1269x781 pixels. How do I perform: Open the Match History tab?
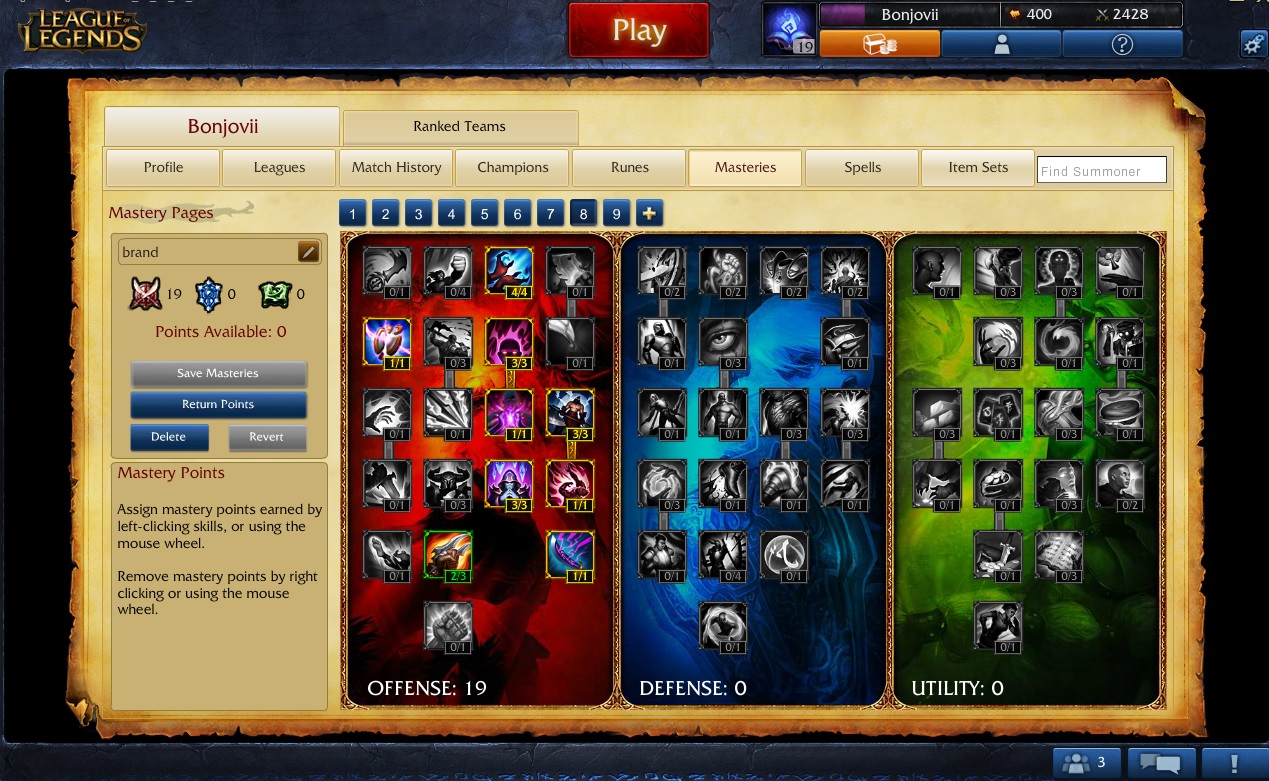click(396, 168)
